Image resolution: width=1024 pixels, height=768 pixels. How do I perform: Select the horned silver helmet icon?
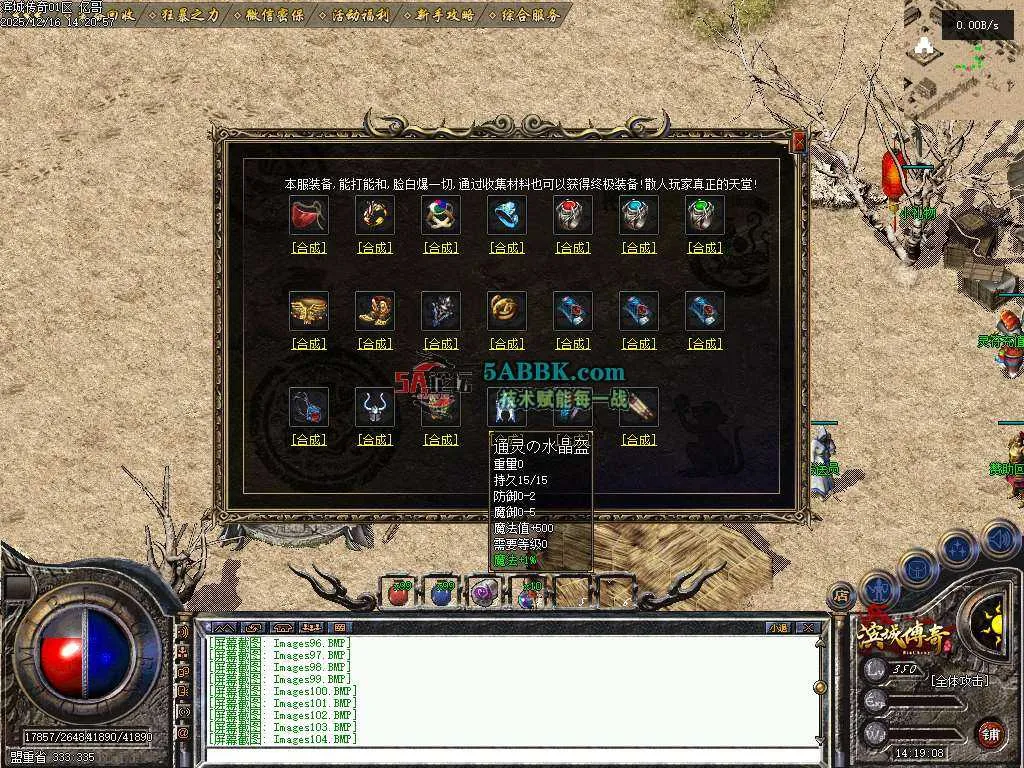pyautogui.click(x=375, y=407)
